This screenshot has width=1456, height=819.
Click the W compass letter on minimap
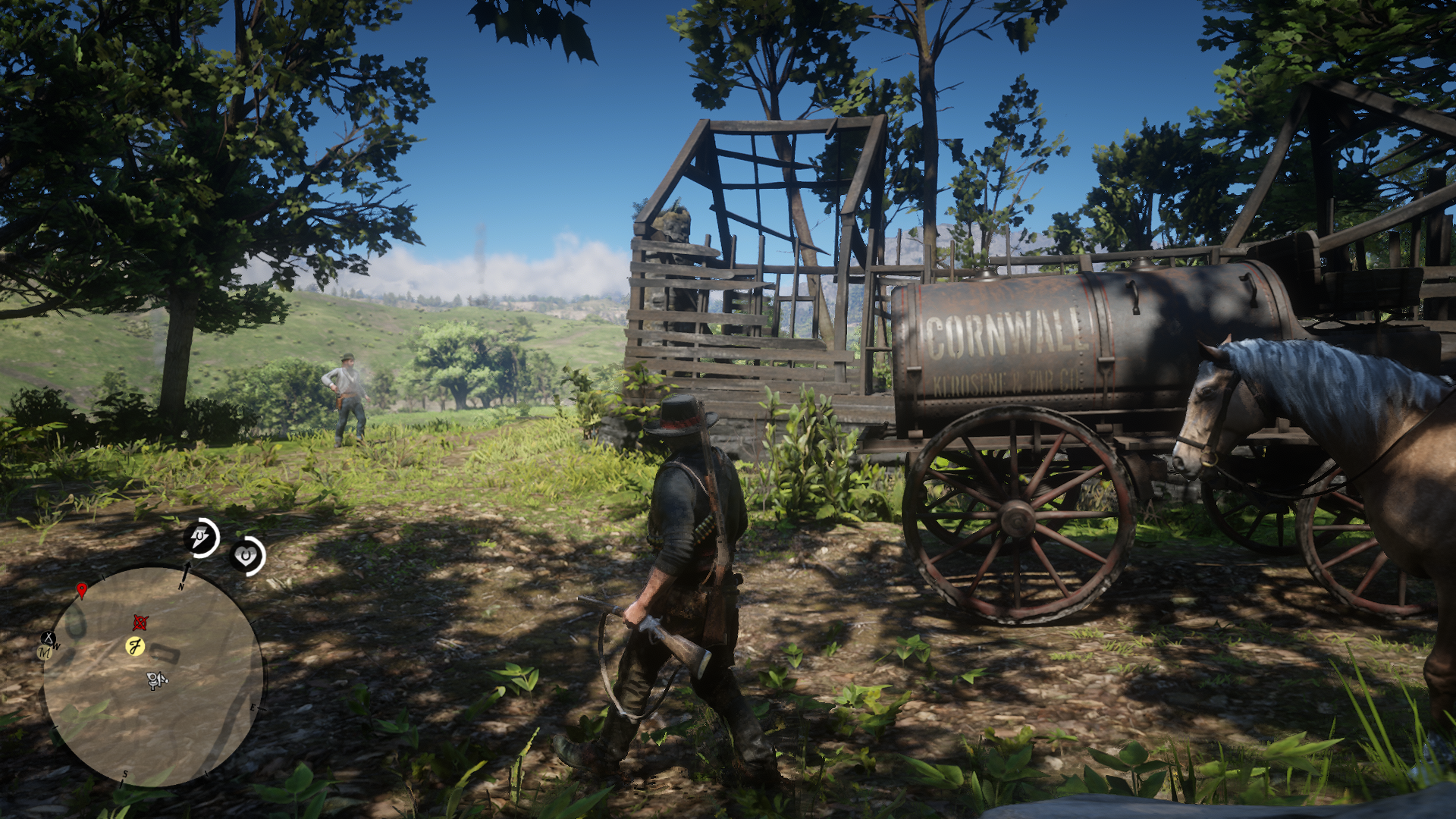pos(56,645)
